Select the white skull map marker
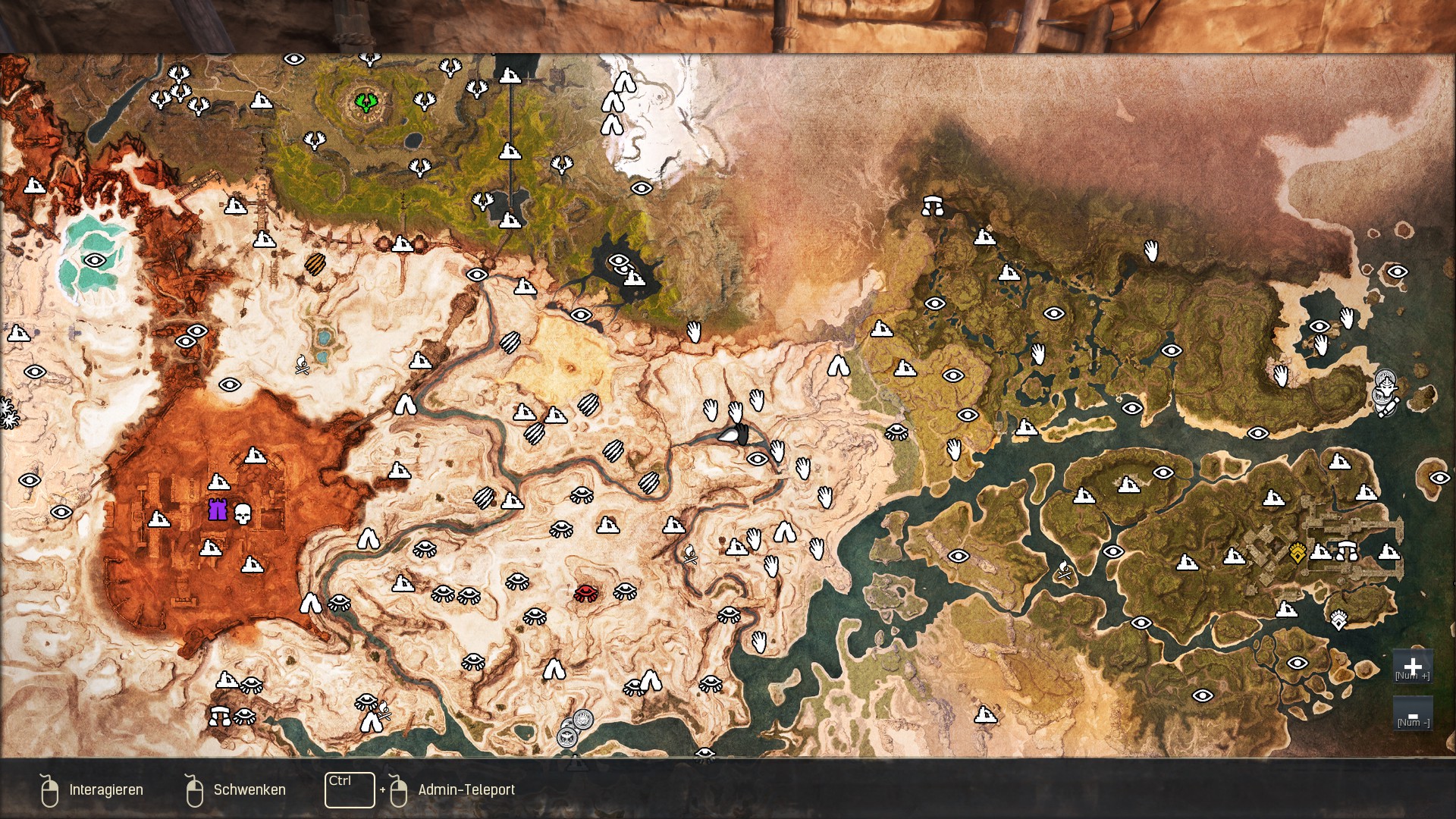The height and width of the screenshot is (819, 1456). [243, 513]
